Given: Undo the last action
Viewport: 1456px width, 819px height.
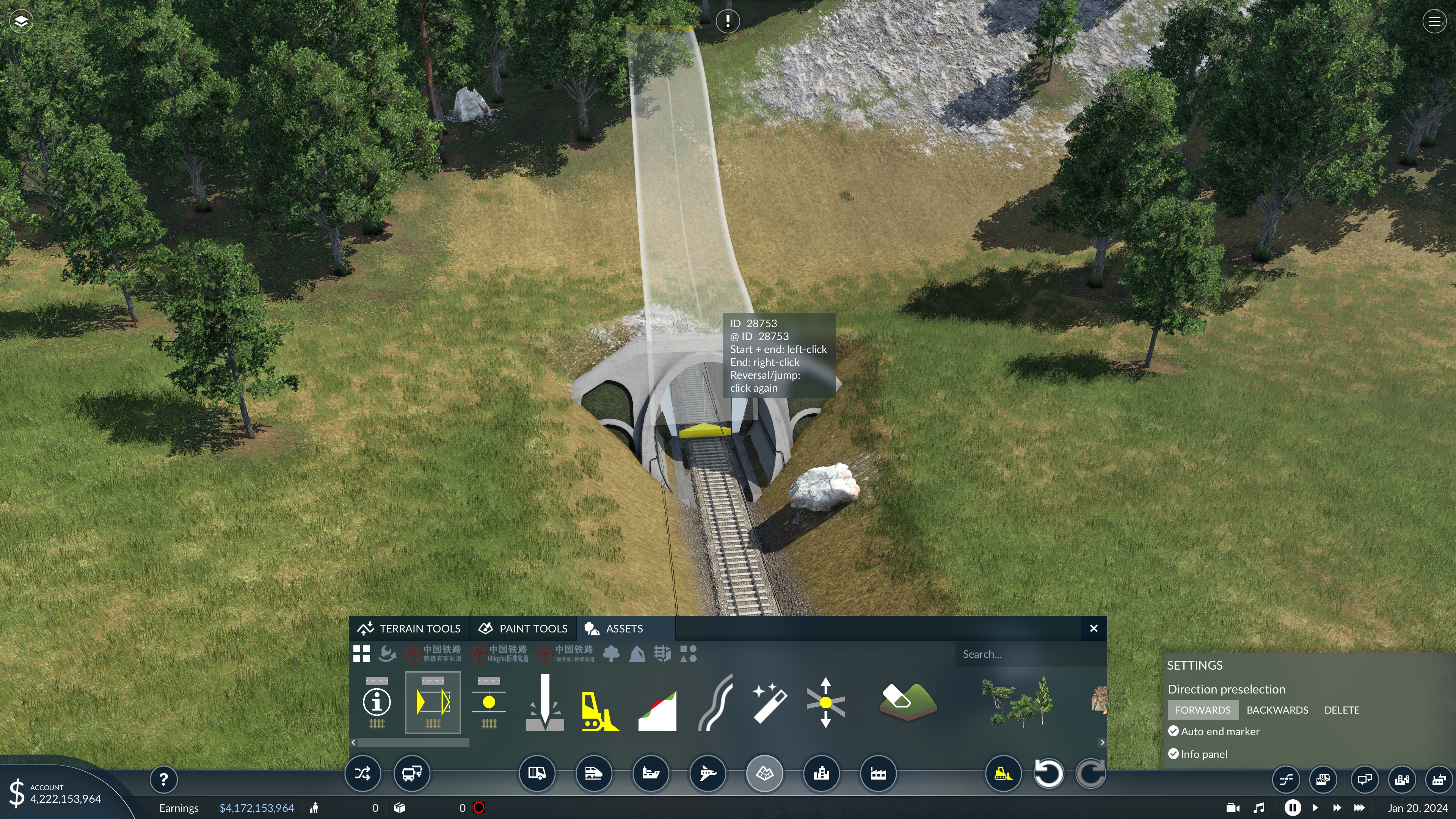Looking at the screenshot, I should (x=1048, y=773).
